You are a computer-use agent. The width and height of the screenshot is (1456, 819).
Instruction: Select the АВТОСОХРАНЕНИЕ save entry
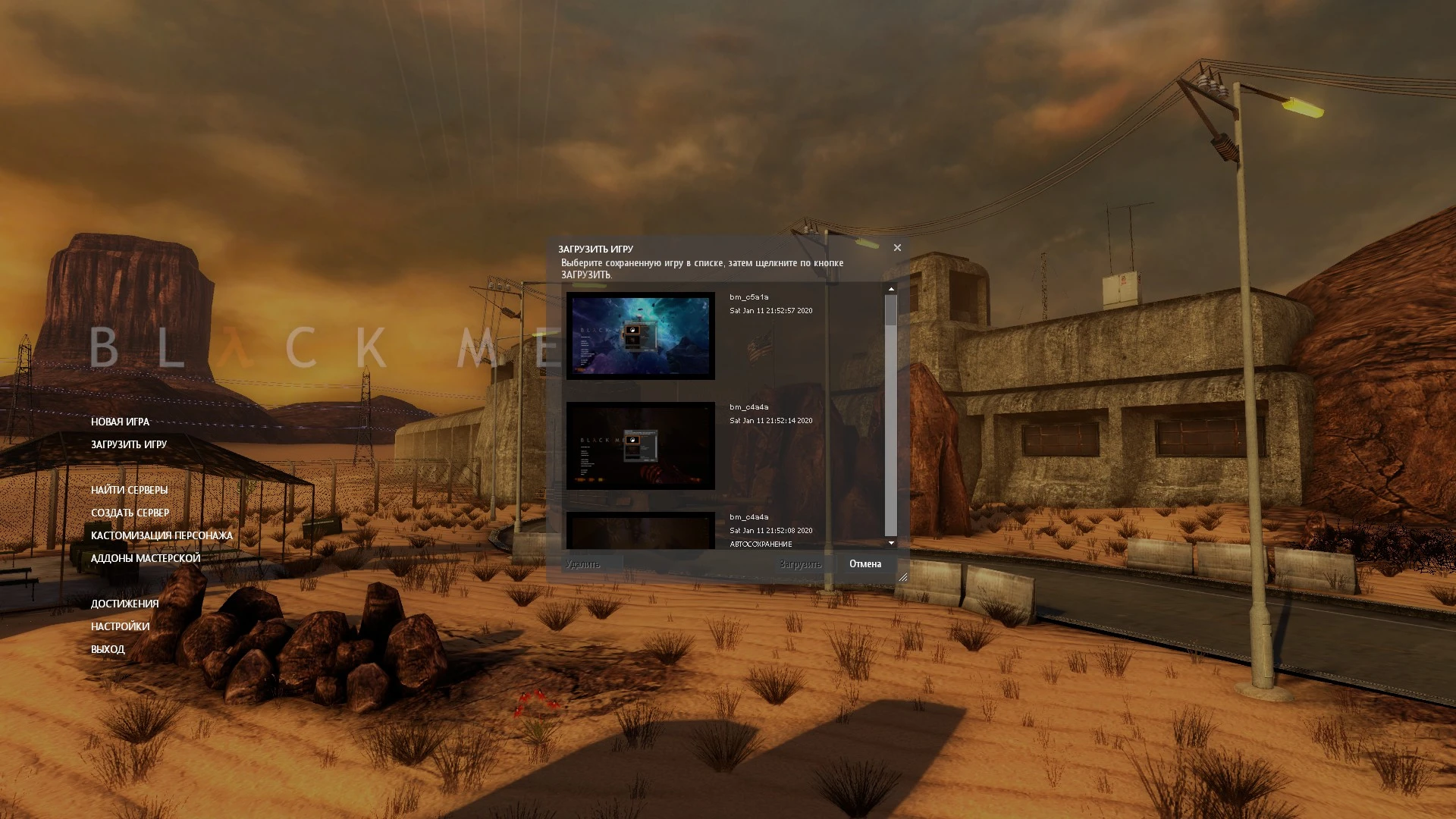[760, 544]
